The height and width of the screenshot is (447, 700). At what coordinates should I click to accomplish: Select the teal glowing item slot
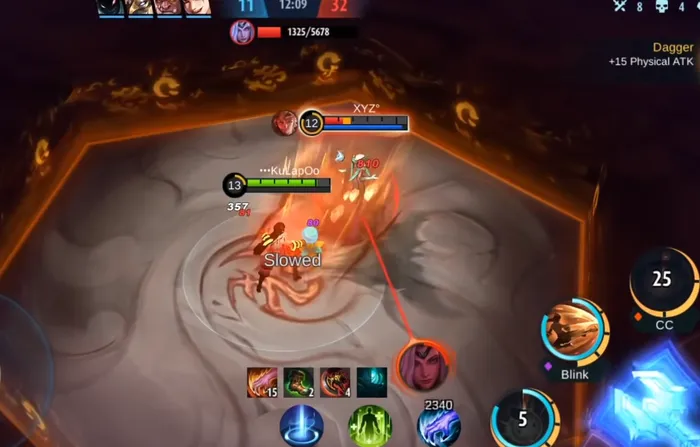point(372,382)
